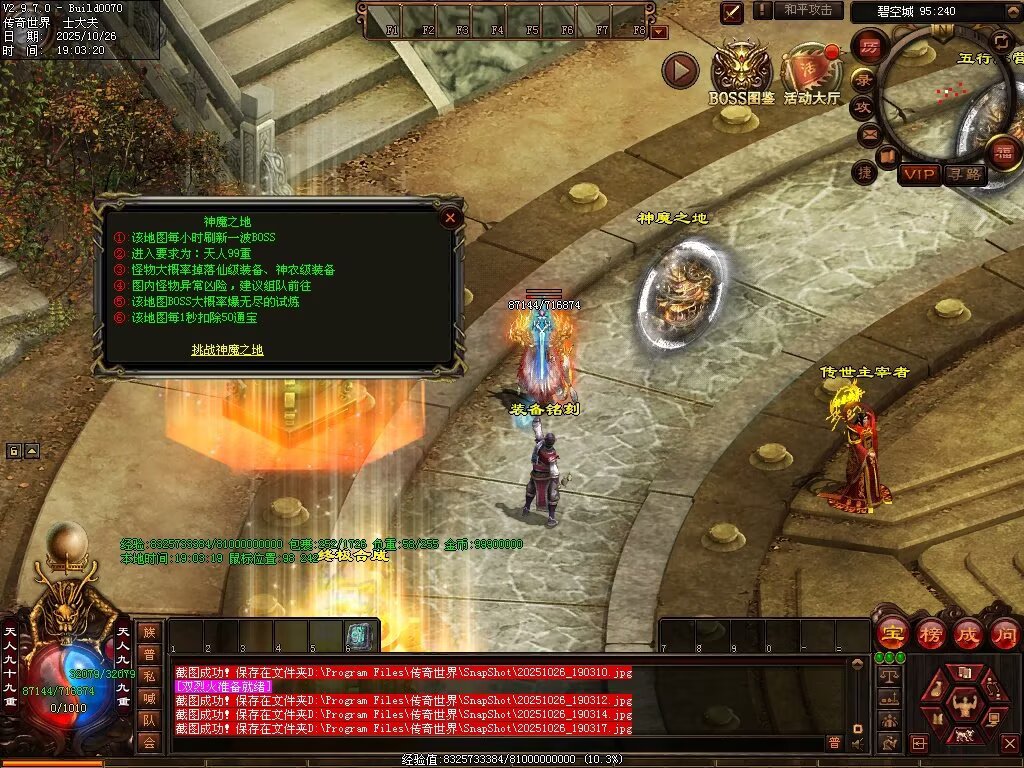The width and height of the screenshot is (1024, 768).
Task: Open the 宝 treasure shop button
Action: tap(892, 633)
